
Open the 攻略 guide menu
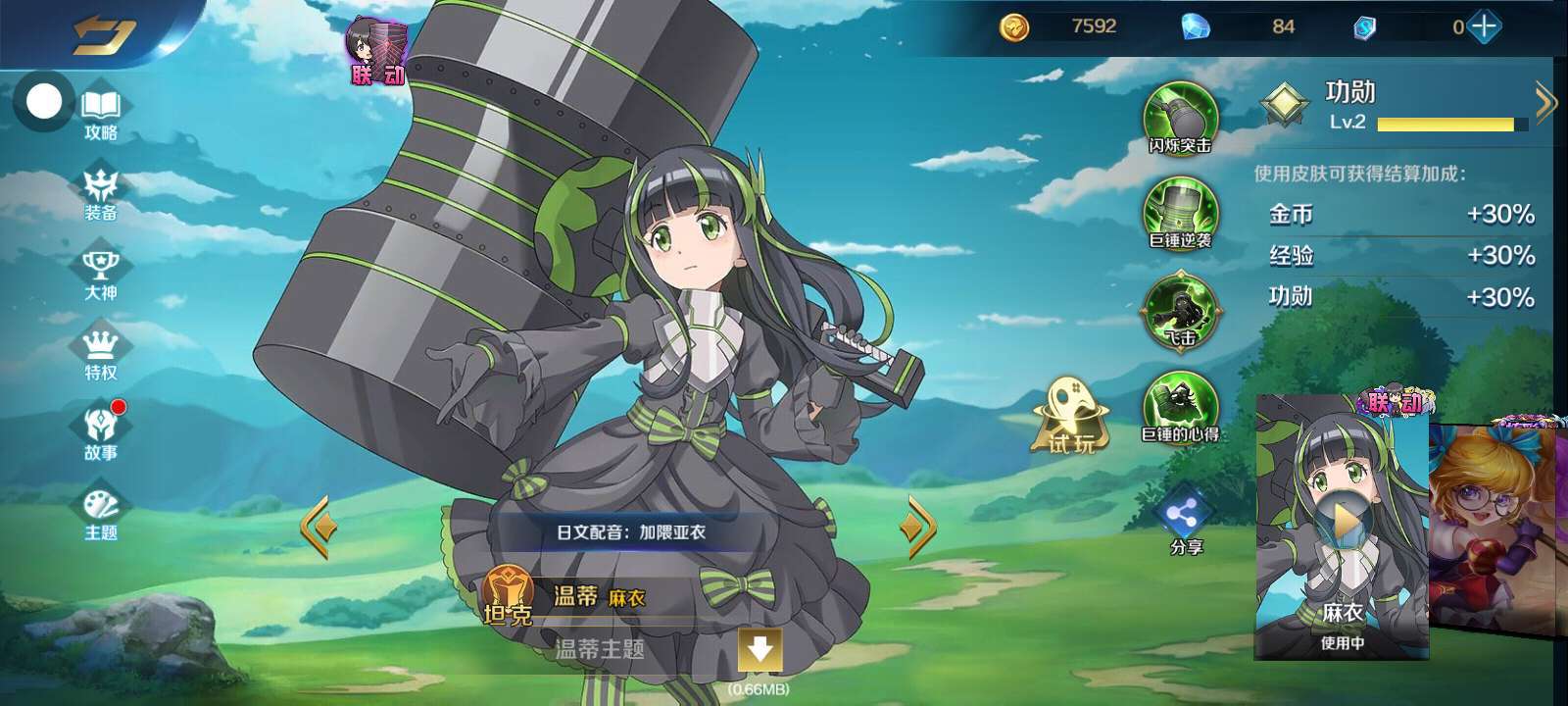[x=101, y=115]
